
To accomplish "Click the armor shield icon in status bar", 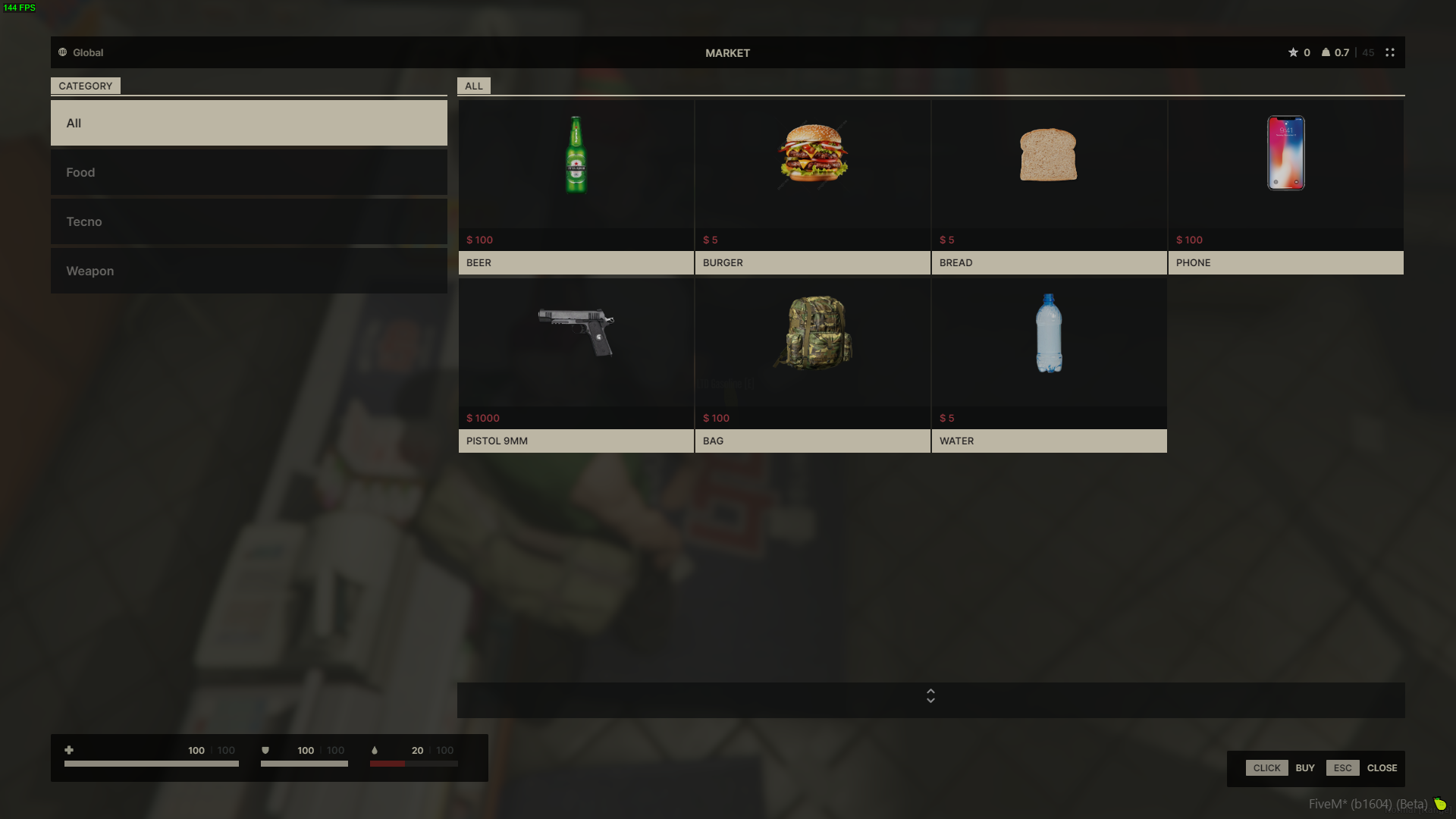I will (x=265, y=750).
